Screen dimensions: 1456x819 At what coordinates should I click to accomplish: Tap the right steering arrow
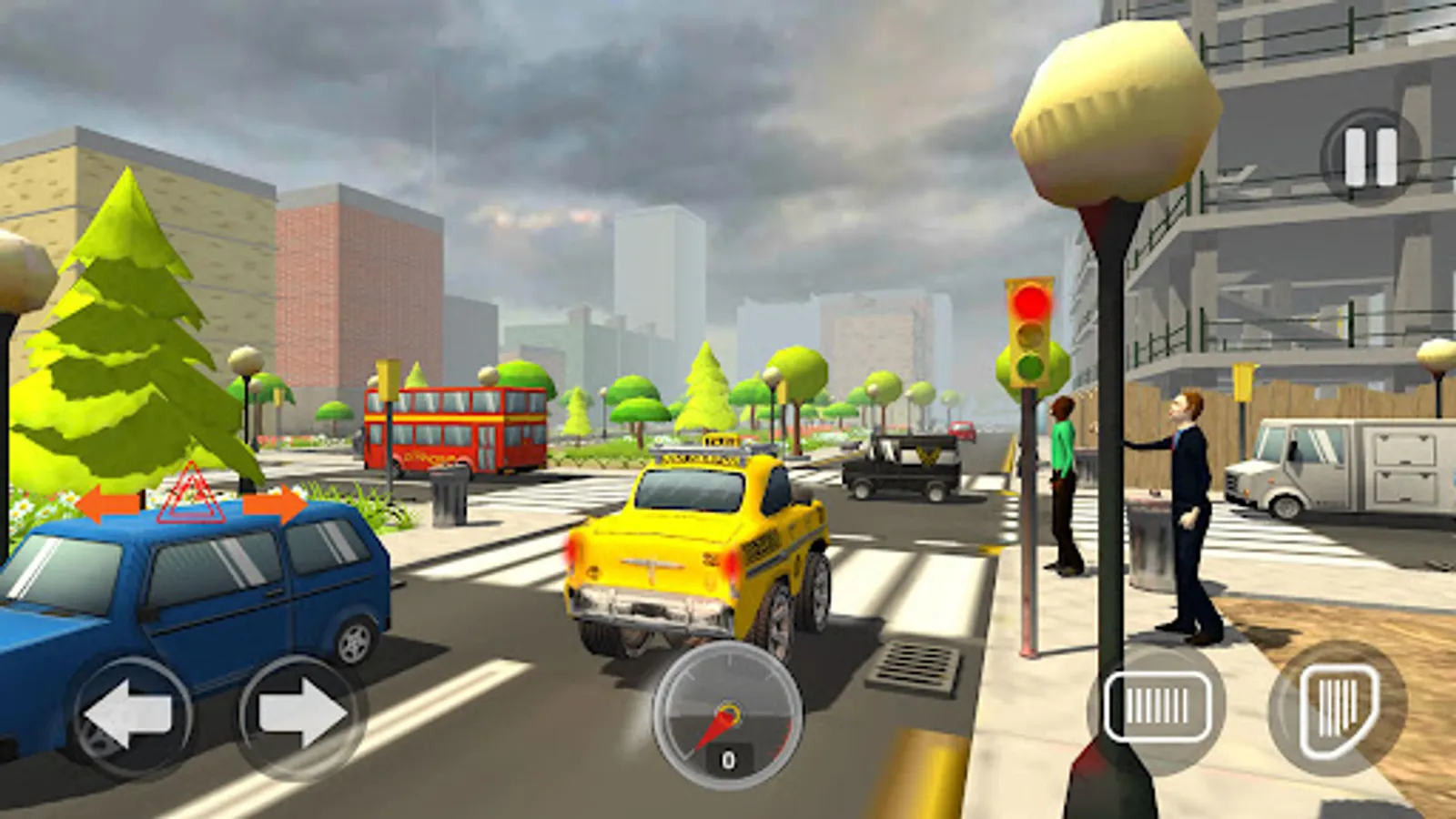tap(300, 714)
